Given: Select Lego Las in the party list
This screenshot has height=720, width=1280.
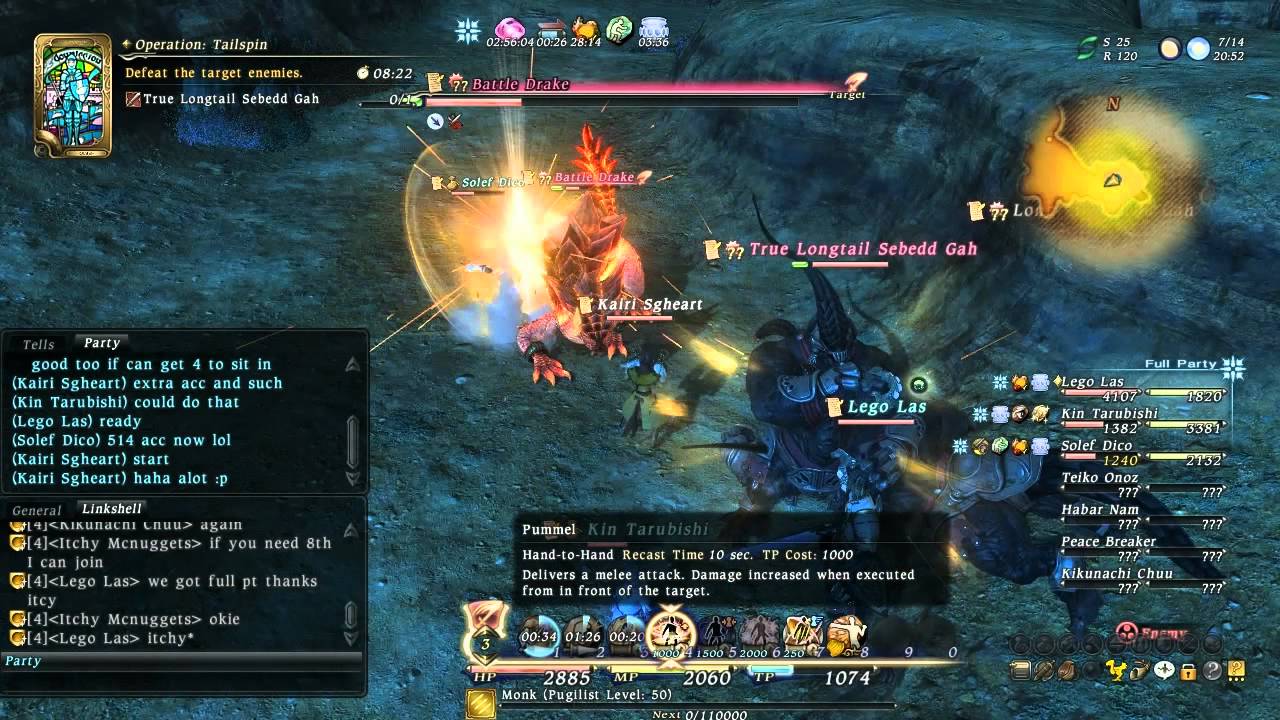Looking at the screenshot, I should pyautogui.click(x=1092, y=381).
